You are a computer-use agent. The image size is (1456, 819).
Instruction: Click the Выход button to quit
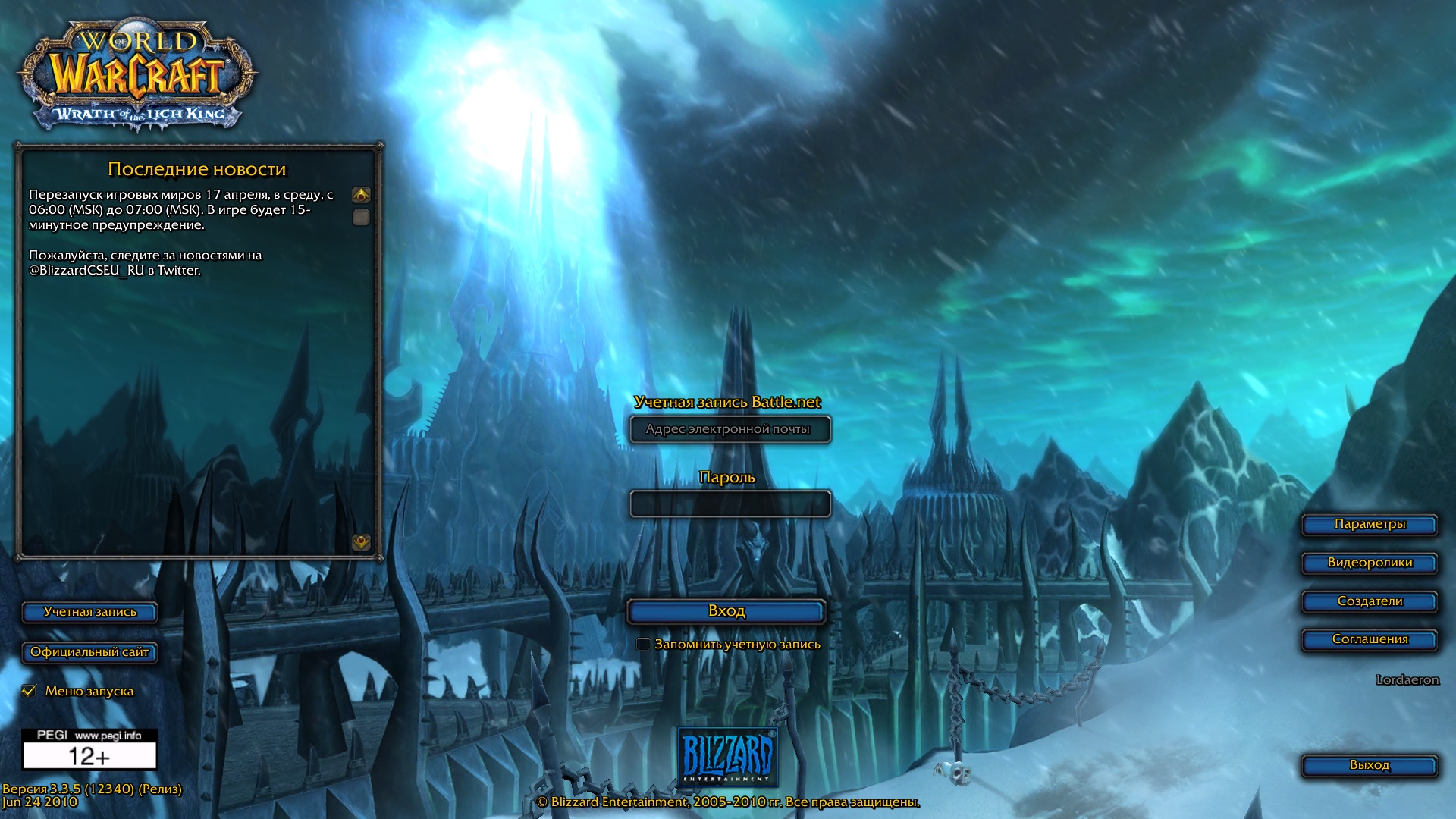(1369, 766)
